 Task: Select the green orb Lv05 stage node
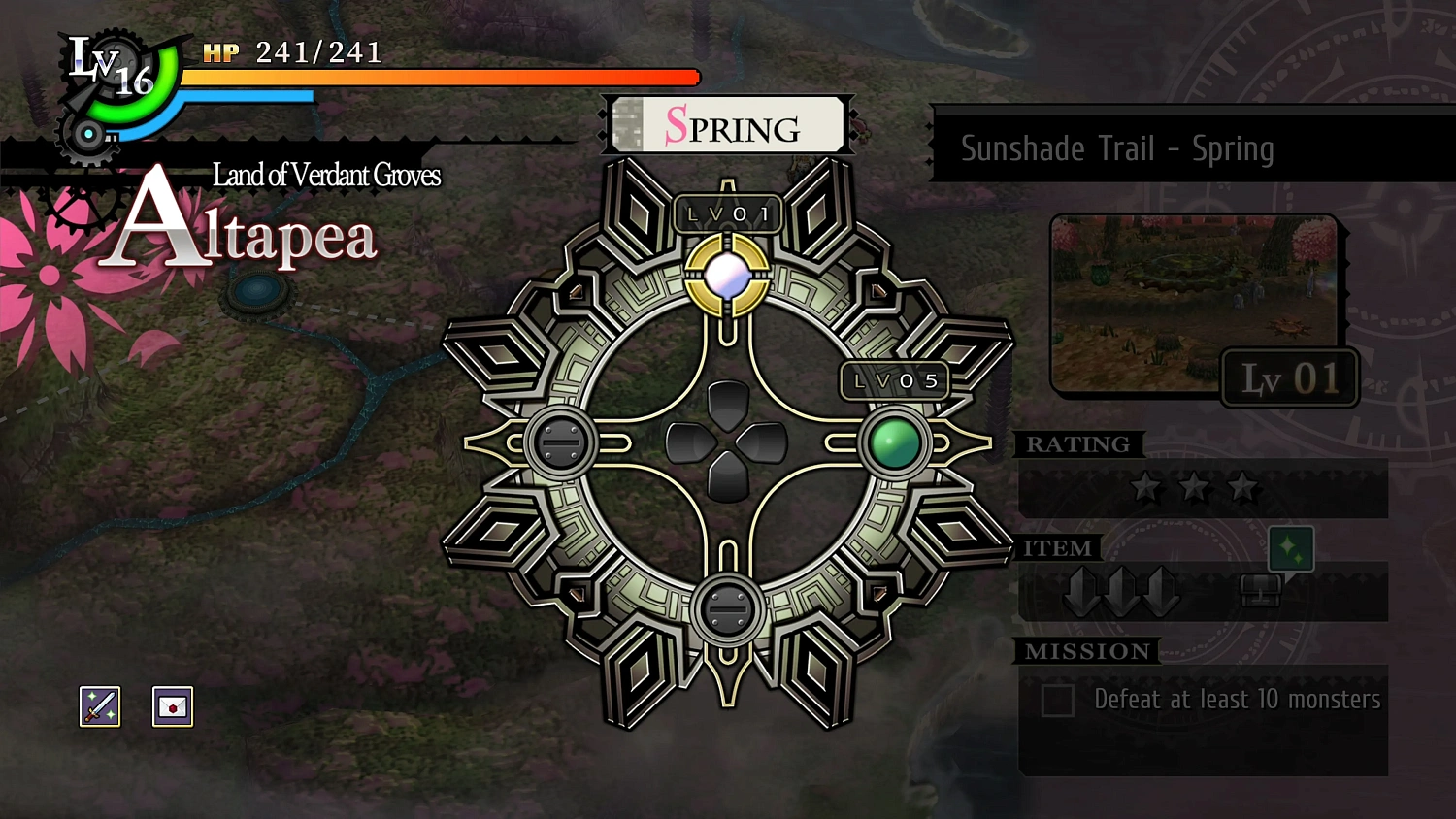[x=894, y=444]
